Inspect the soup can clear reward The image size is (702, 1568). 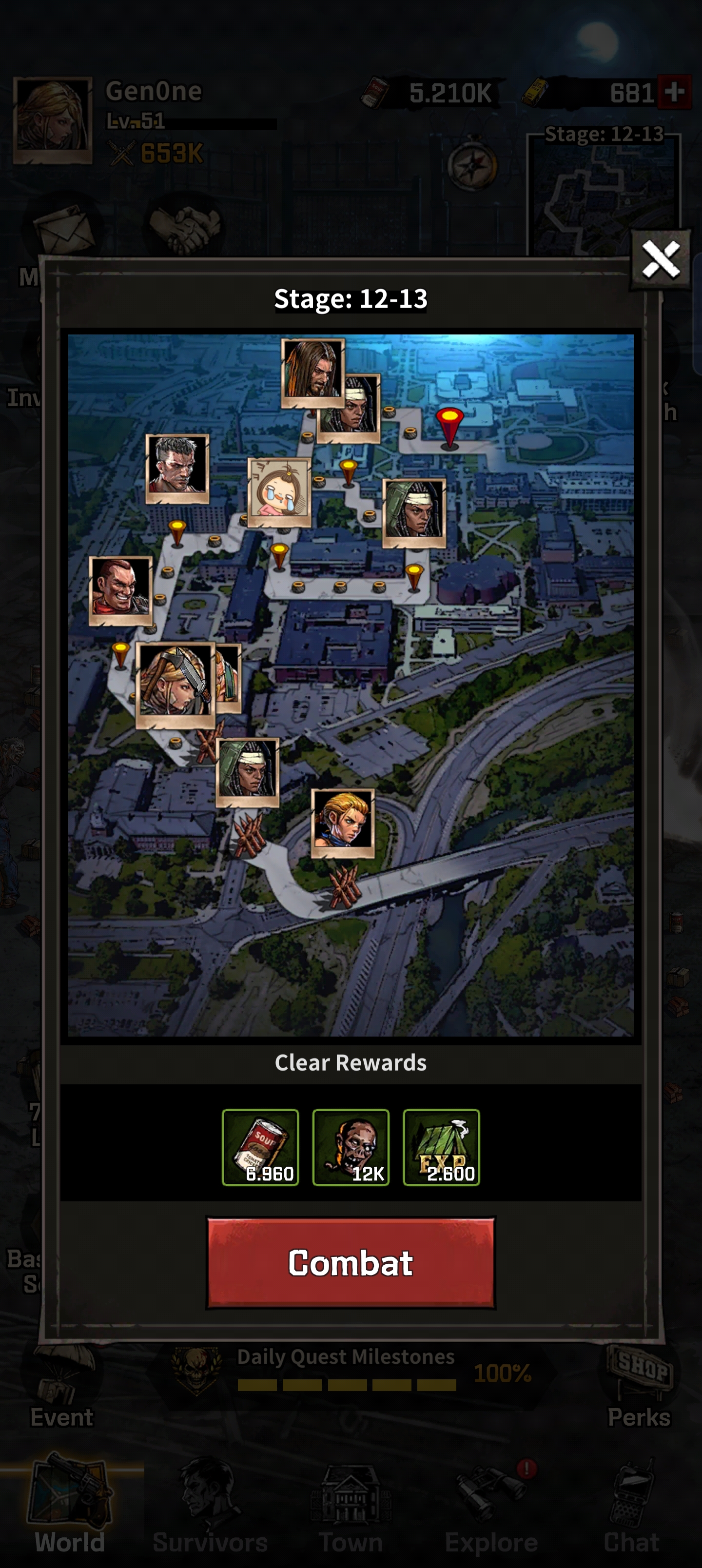260,1147
